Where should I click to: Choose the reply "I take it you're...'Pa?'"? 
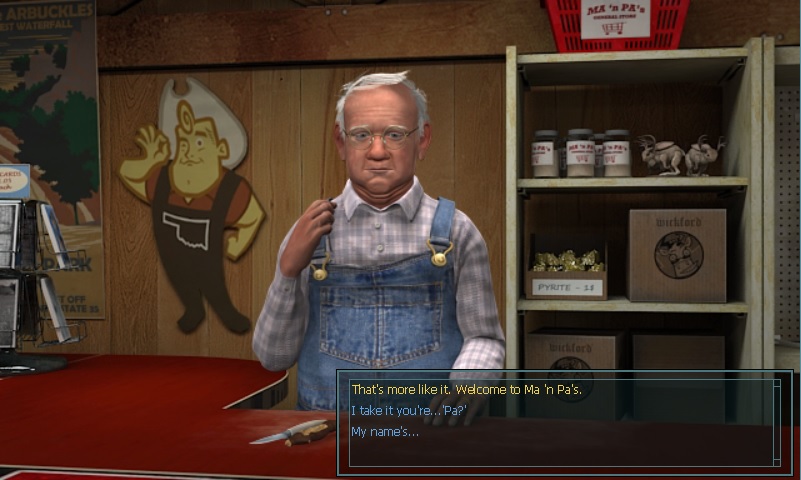[x=409, y=410]
